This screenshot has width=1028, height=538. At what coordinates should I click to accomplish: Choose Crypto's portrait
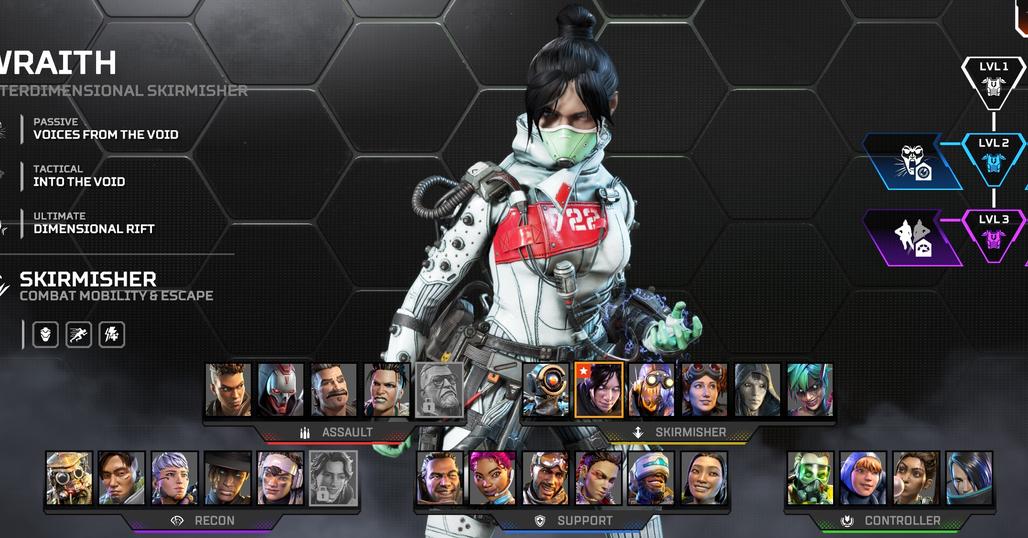click(x=122, y=478)
